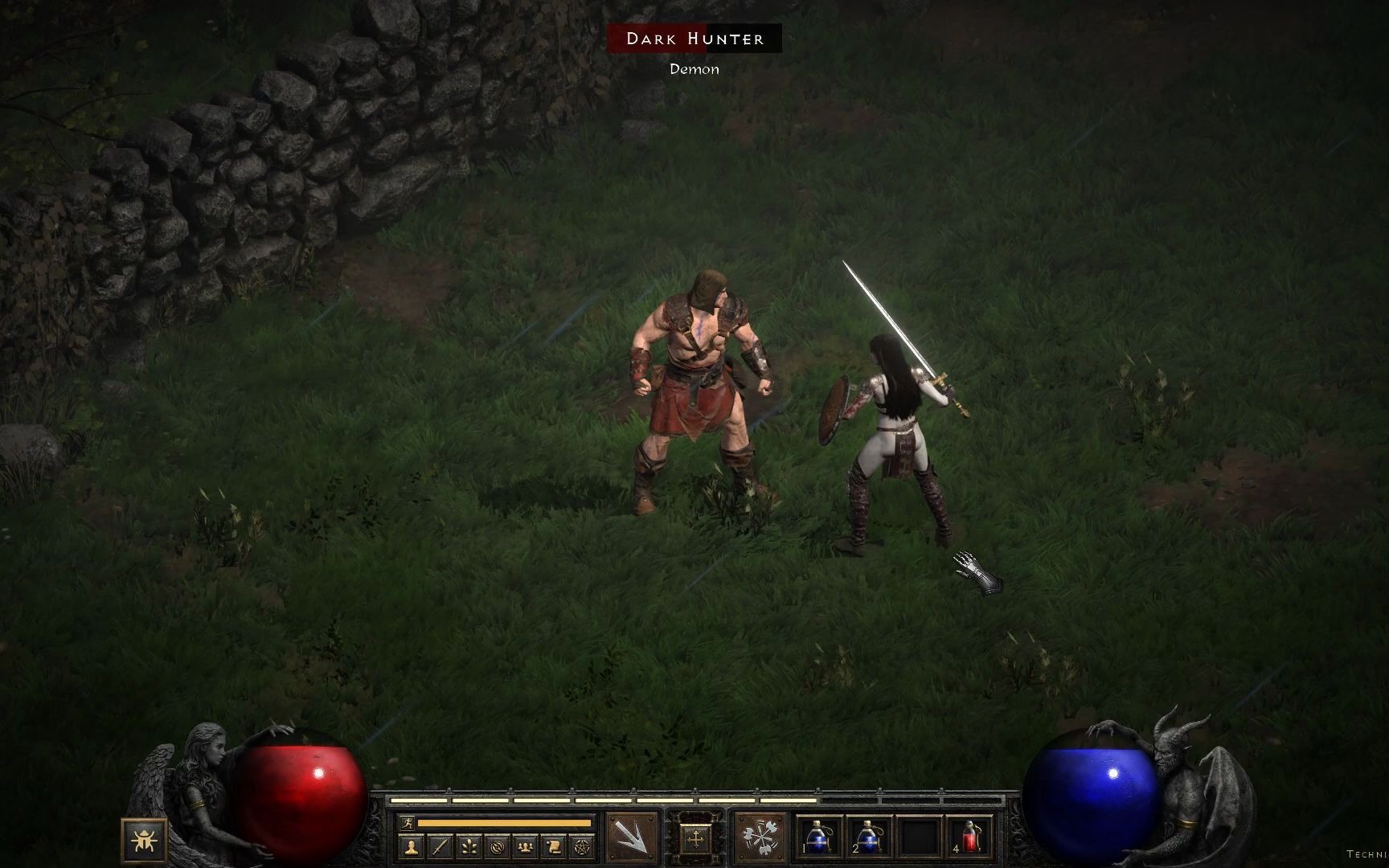Open the skill tree branch icon
The width and height of the screenshot is (1389, 868).
pos(468,846)
